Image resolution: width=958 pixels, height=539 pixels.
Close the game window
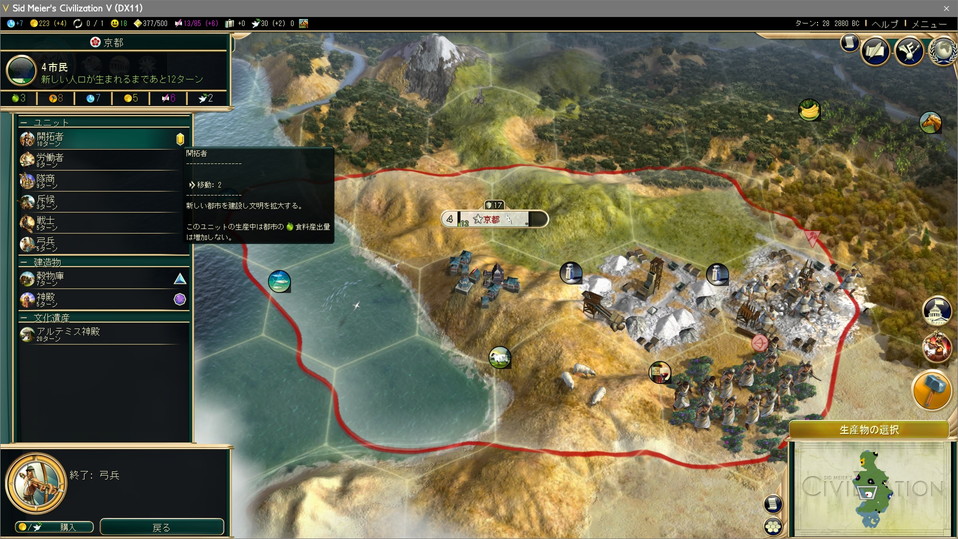click(x=944, y=7)
